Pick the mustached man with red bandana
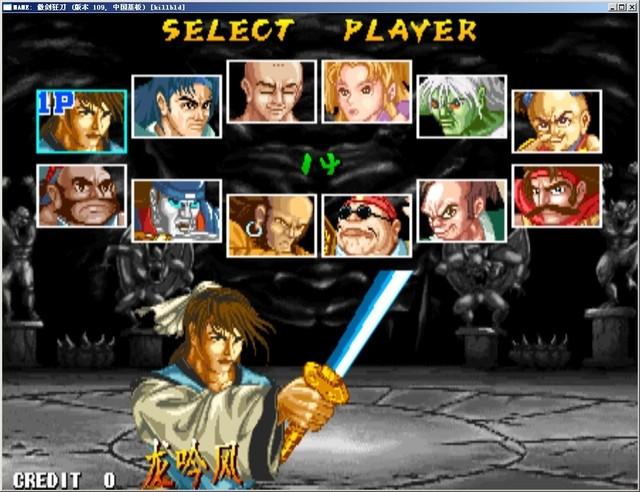 [557, 196]
